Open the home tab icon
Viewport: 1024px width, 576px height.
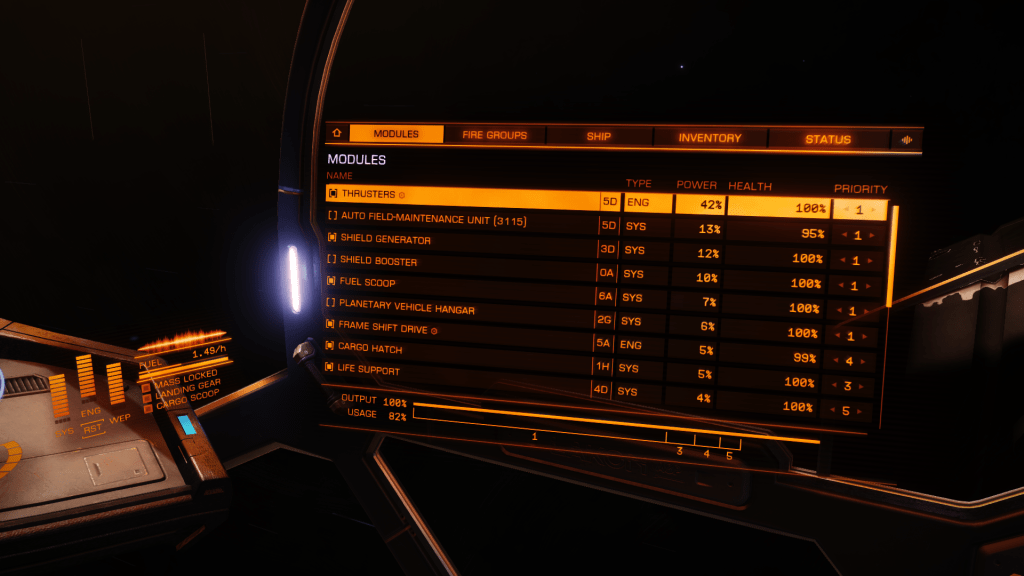pos(336,133)
